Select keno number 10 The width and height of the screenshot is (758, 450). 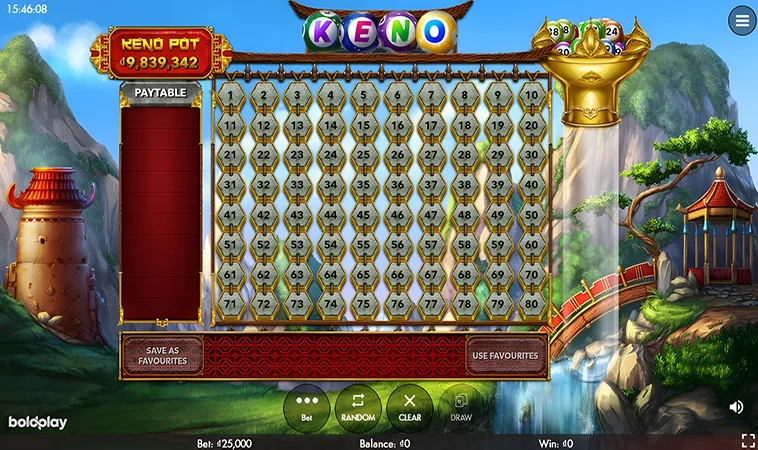tap(532, 96)
